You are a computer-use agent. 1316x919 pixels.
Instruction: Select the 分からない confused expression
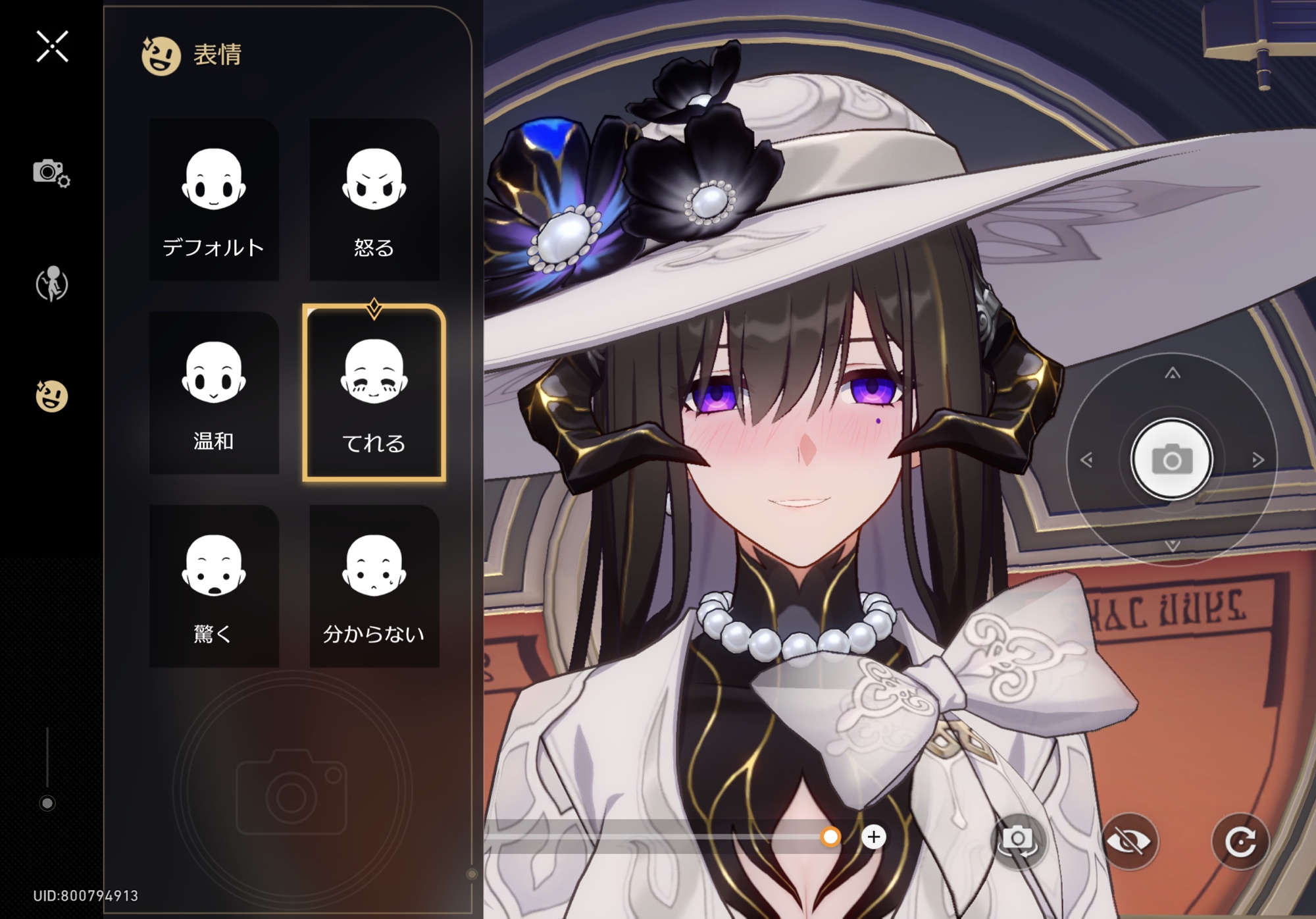click(374, 586)
